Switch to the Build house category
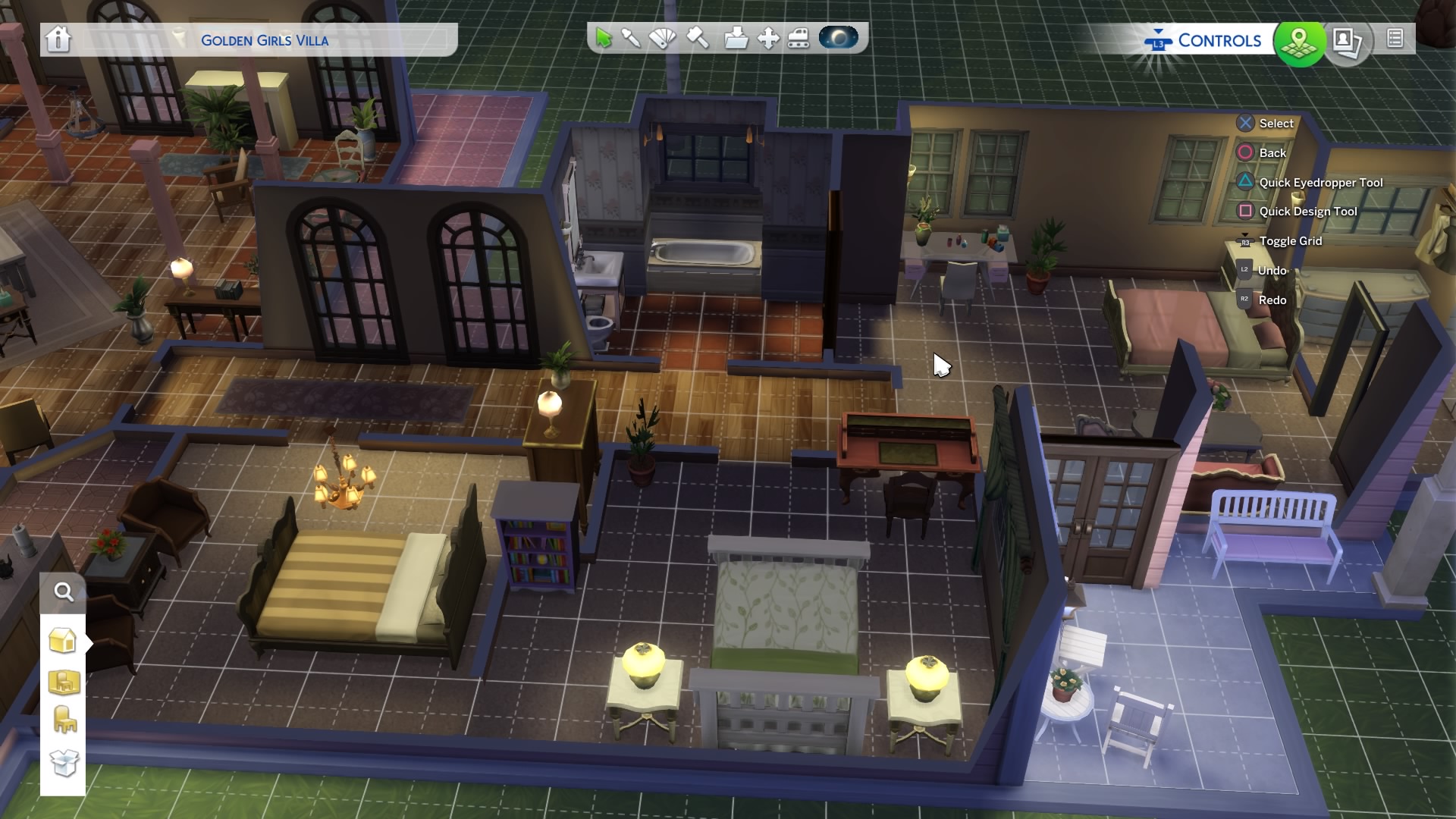Viewport: 1456px width, 819px height. (63, 641)
